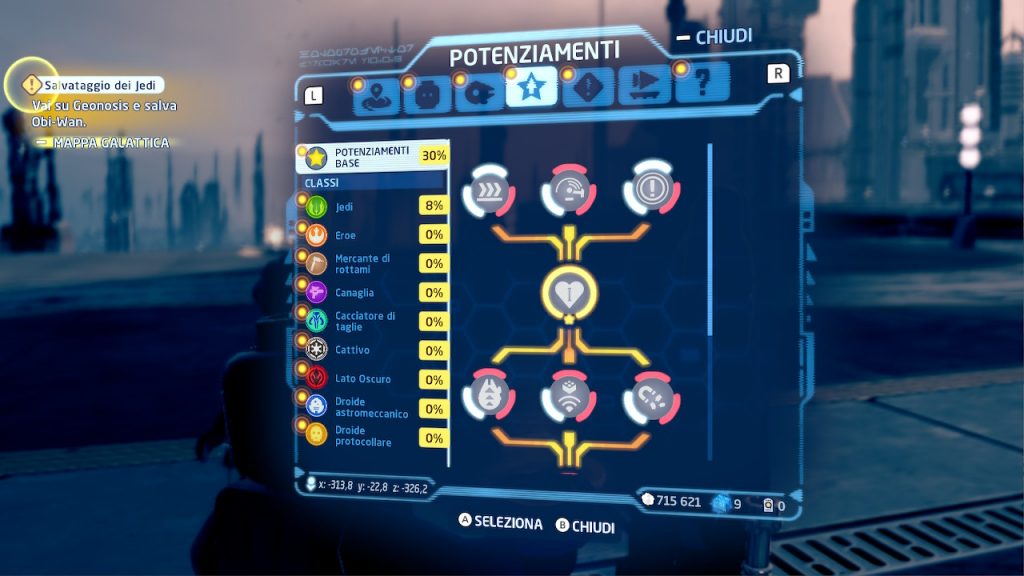Choose the Millennium Falcon upgrade node
1024x576 pixels.
489,397
